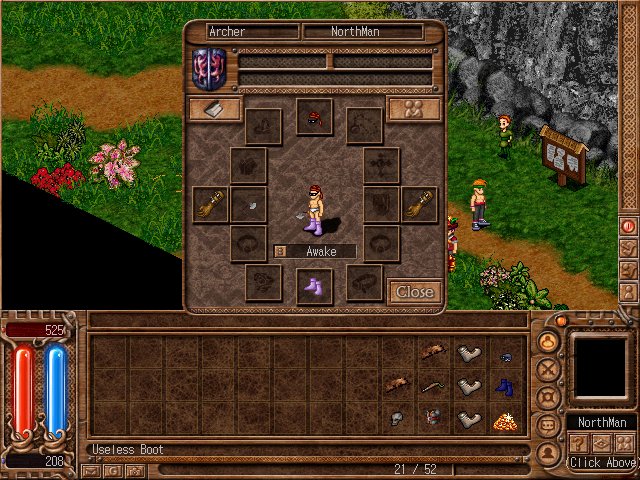The height and width of the screenshot is (480, 640).
Task: Choose the red and blue armor item
Action: pyautogui.click(x=432, y=419)
